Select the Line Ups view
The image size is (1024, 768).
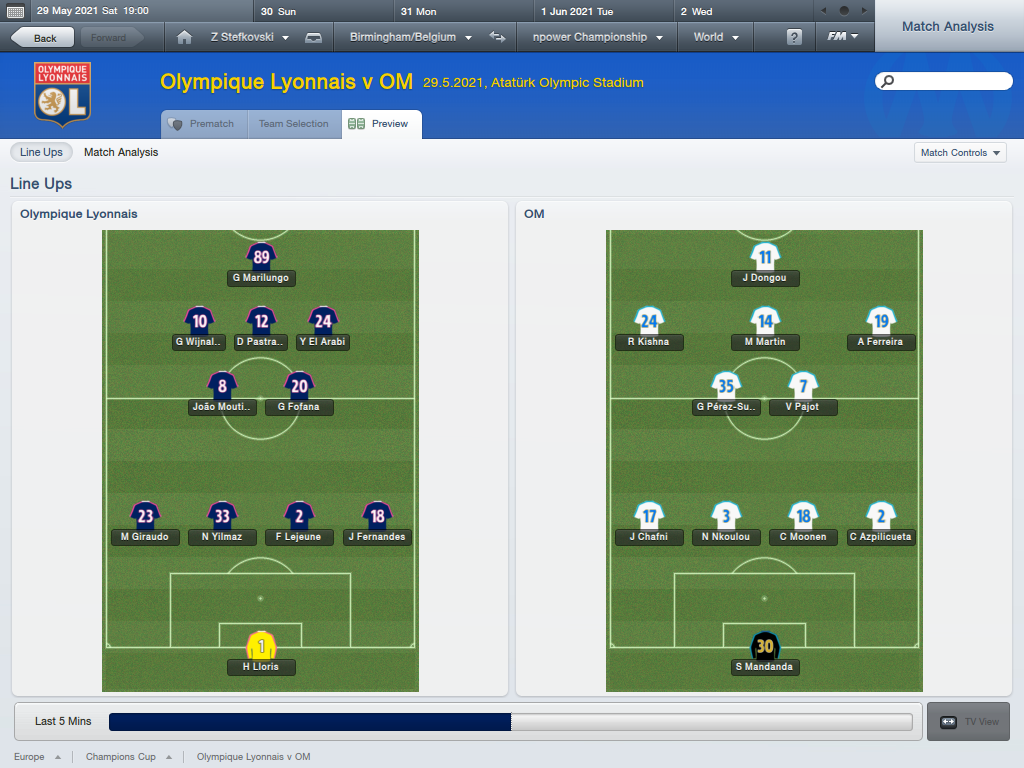click(x=41, y=152)
